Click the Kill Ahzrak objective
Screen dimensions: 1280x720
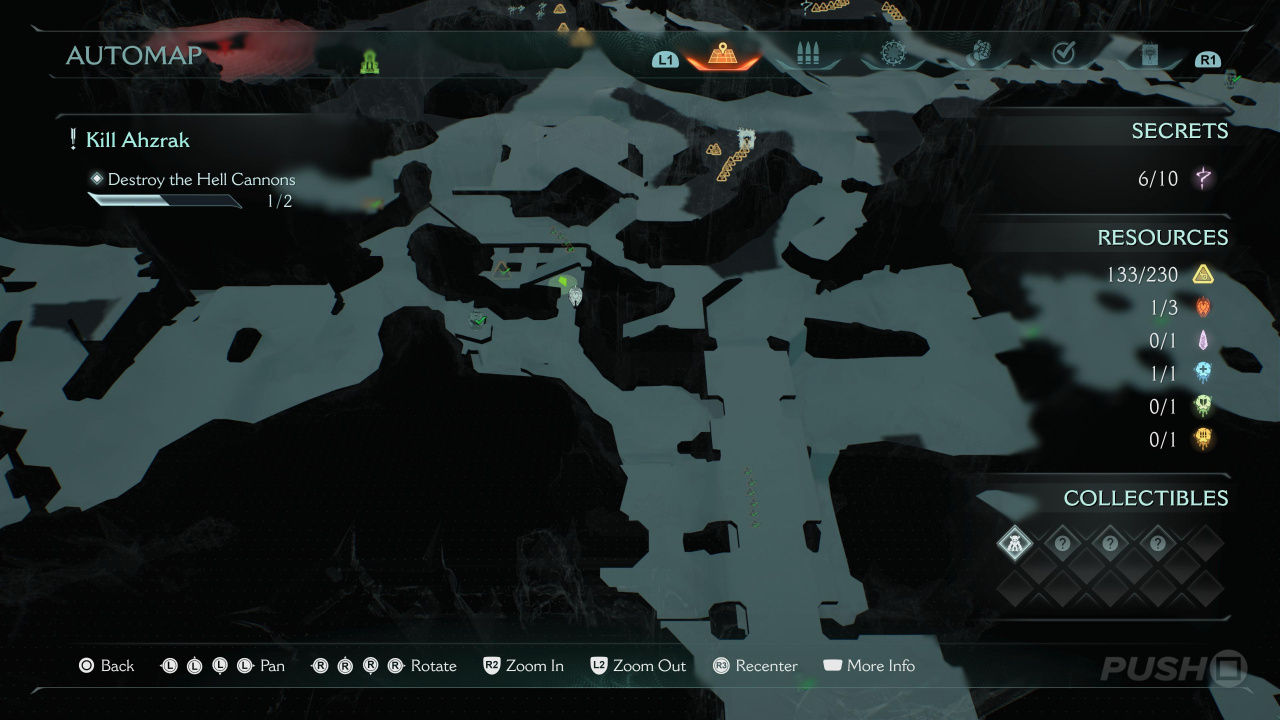pos(137,140)
